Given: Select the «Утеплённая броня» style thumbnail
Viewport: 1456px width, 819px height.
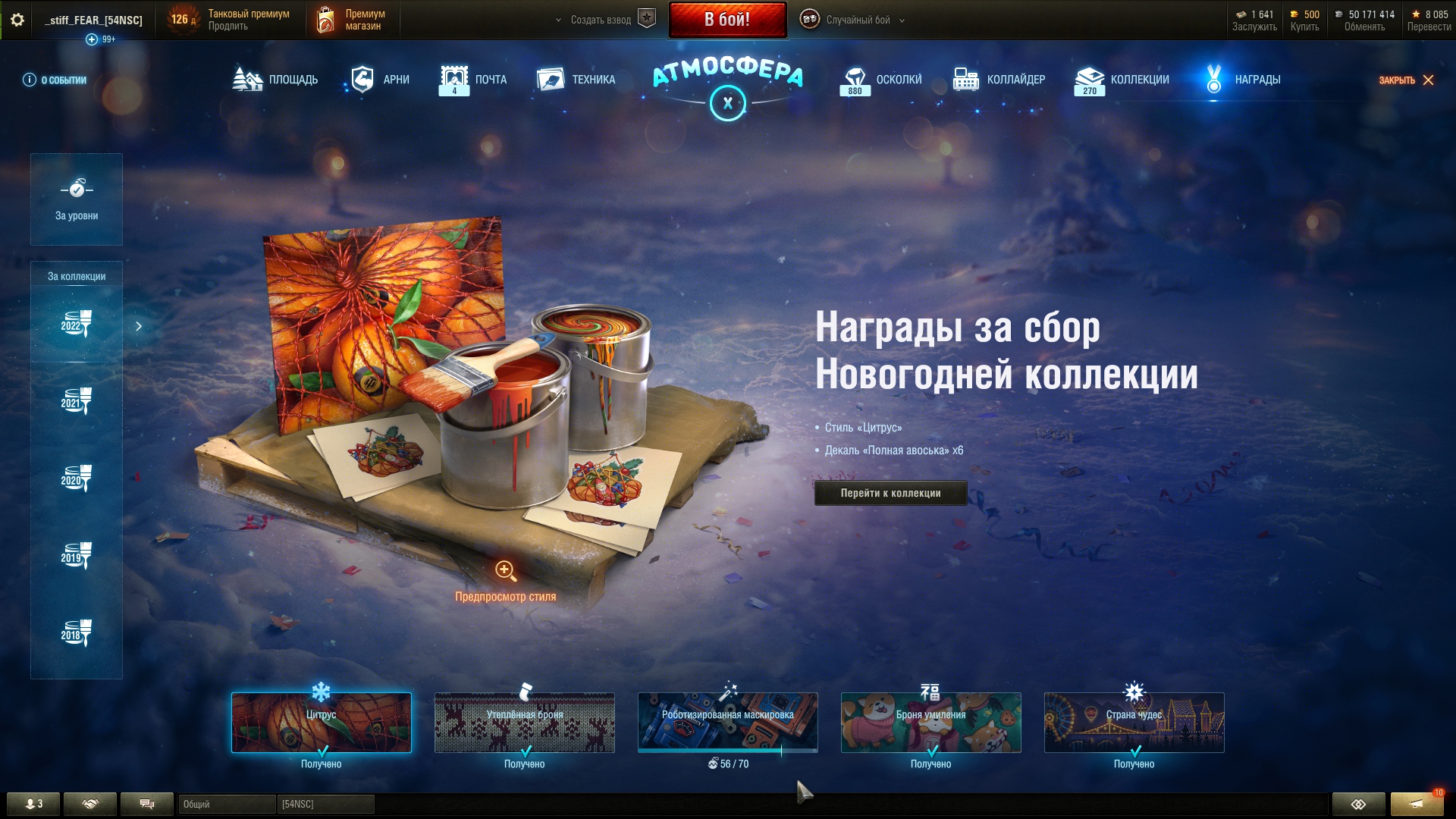Looking at the screenshot, I should (525, 722).
